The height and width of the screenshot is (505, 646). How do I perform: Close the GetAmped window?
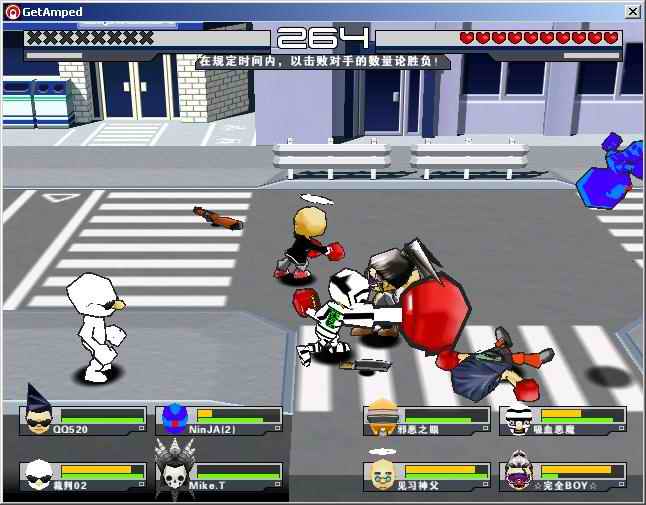point(632,11)
